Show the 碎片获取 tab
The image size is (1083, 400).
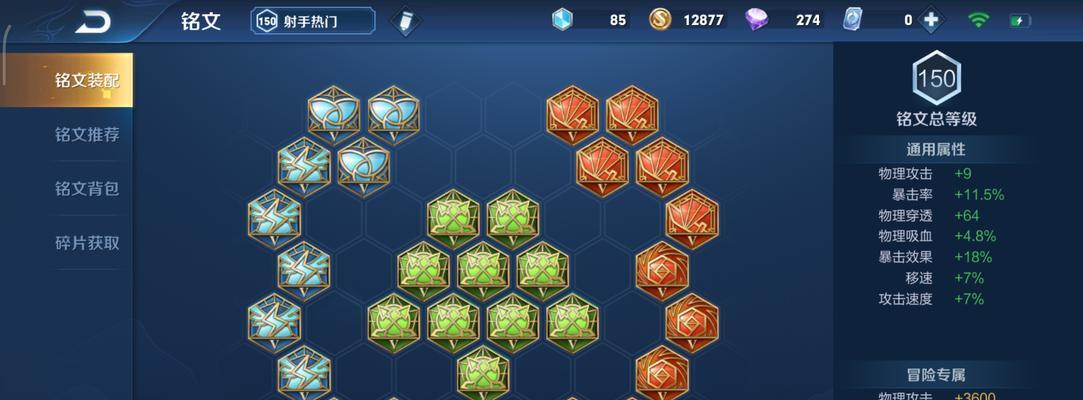click(86, 242)
